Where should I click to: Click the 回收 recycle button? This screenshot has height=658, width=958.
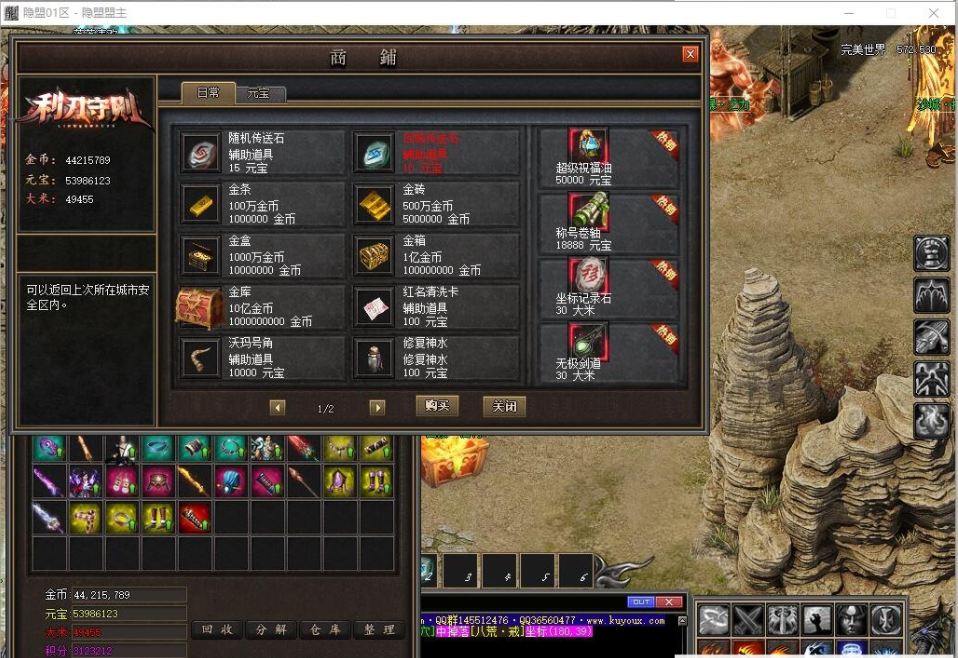pyautogui.click(x=217, y=630)
